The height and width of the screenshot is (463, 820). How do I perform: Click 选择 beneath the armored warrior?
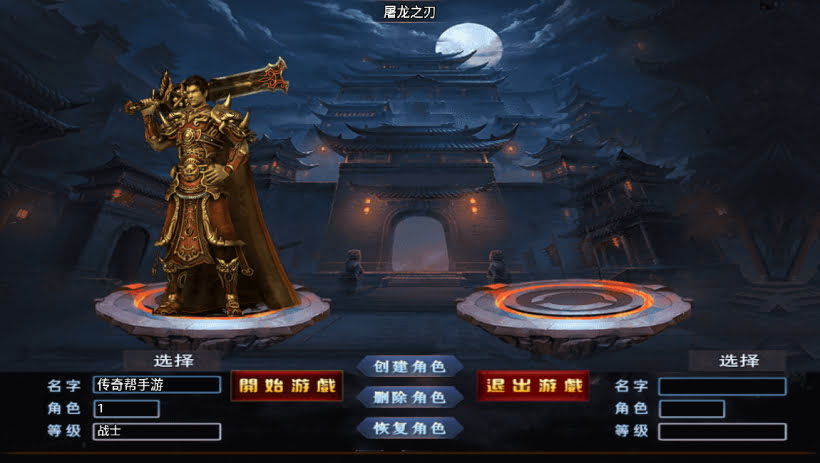click(x=173, y=360)
